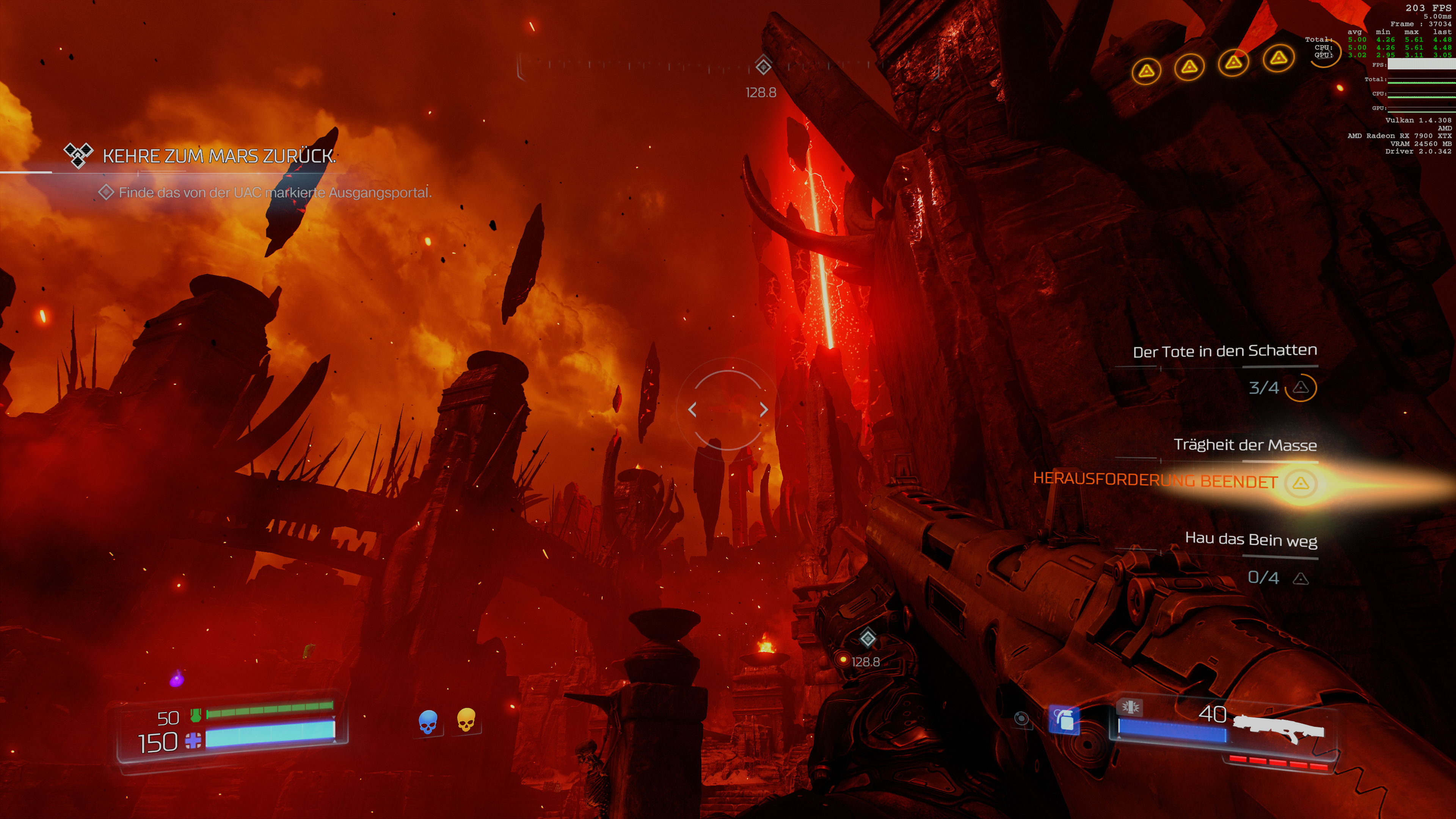Select the 'Kehre zum Mars zurück' mission objective
The width and height of the screenshot is (1456, 819).
pyautogui.click(x=219, y=156)
